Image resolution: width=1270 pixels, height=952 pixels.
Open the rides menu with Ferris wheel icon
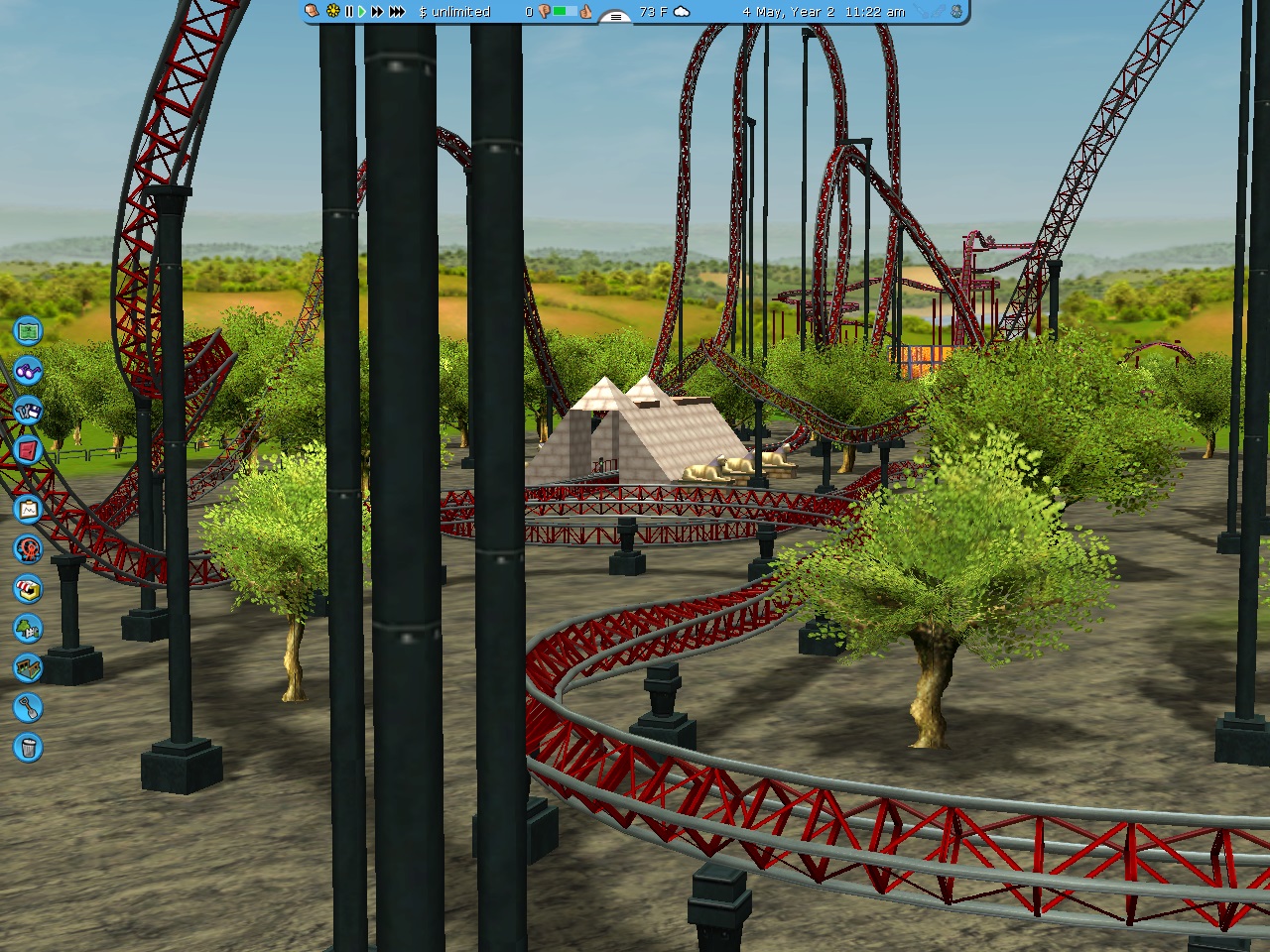click(28, 548)
